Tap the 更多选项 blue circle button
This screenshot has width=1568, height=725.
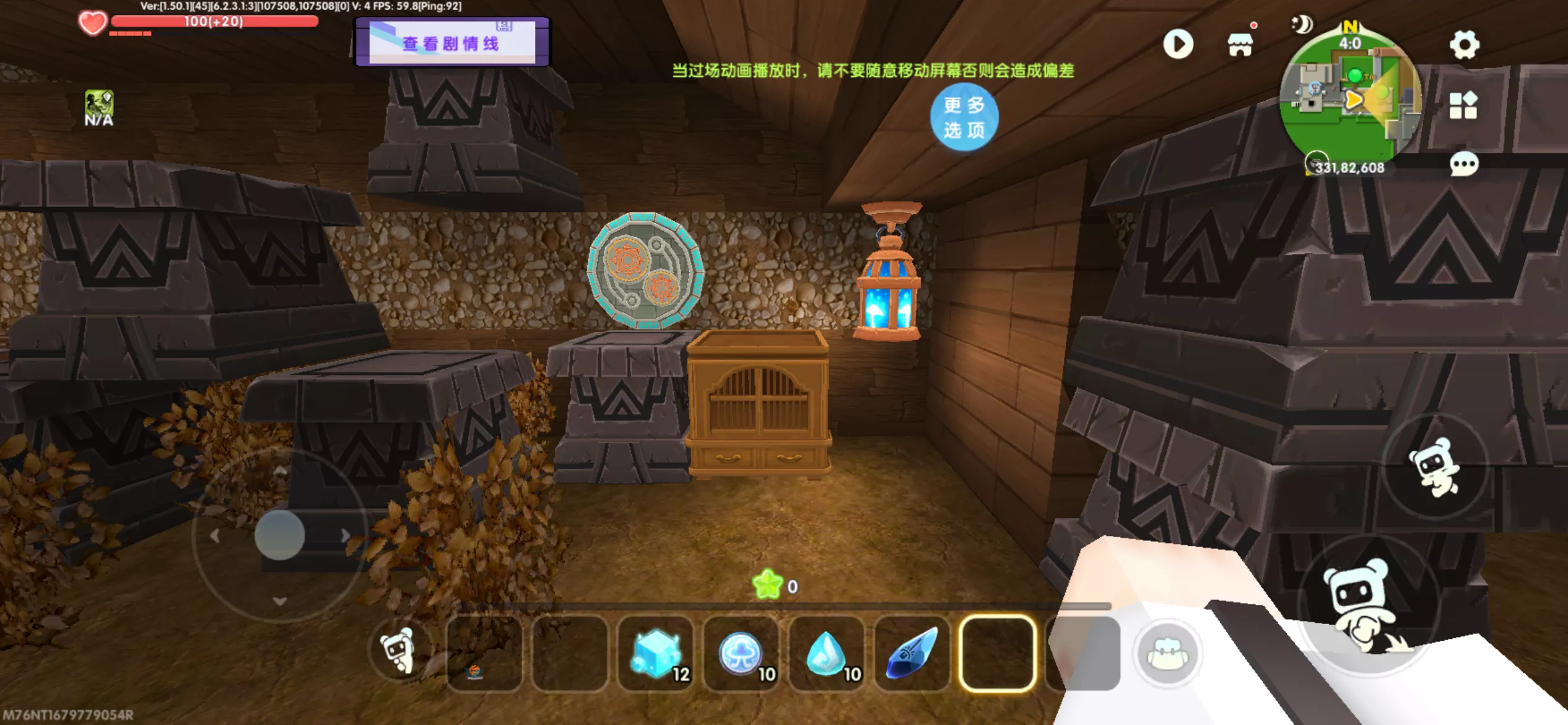tap(964, 117)
